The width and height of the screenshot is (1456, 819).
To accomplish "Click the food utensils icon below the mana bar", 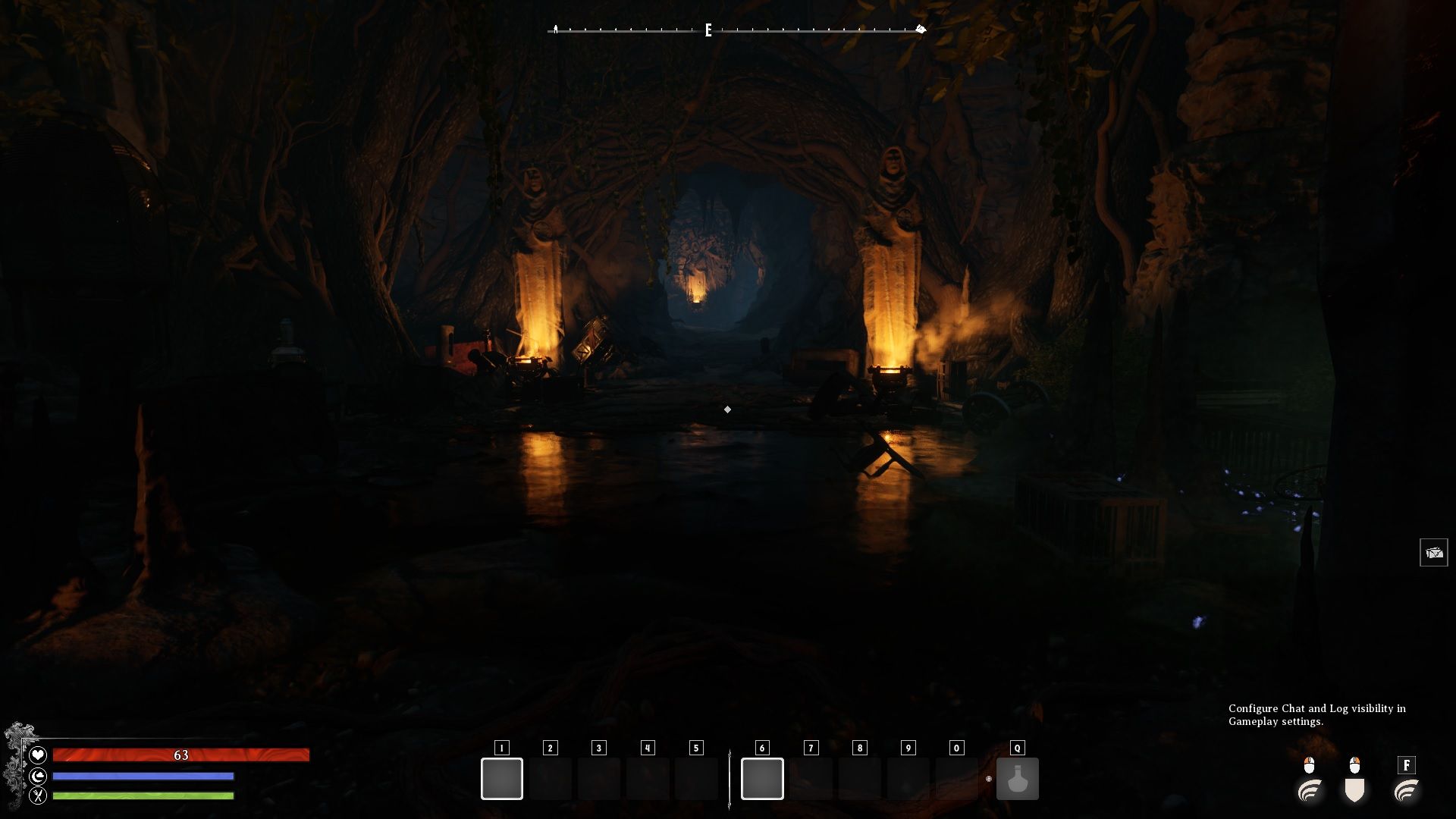I will [x=39, y=795].
